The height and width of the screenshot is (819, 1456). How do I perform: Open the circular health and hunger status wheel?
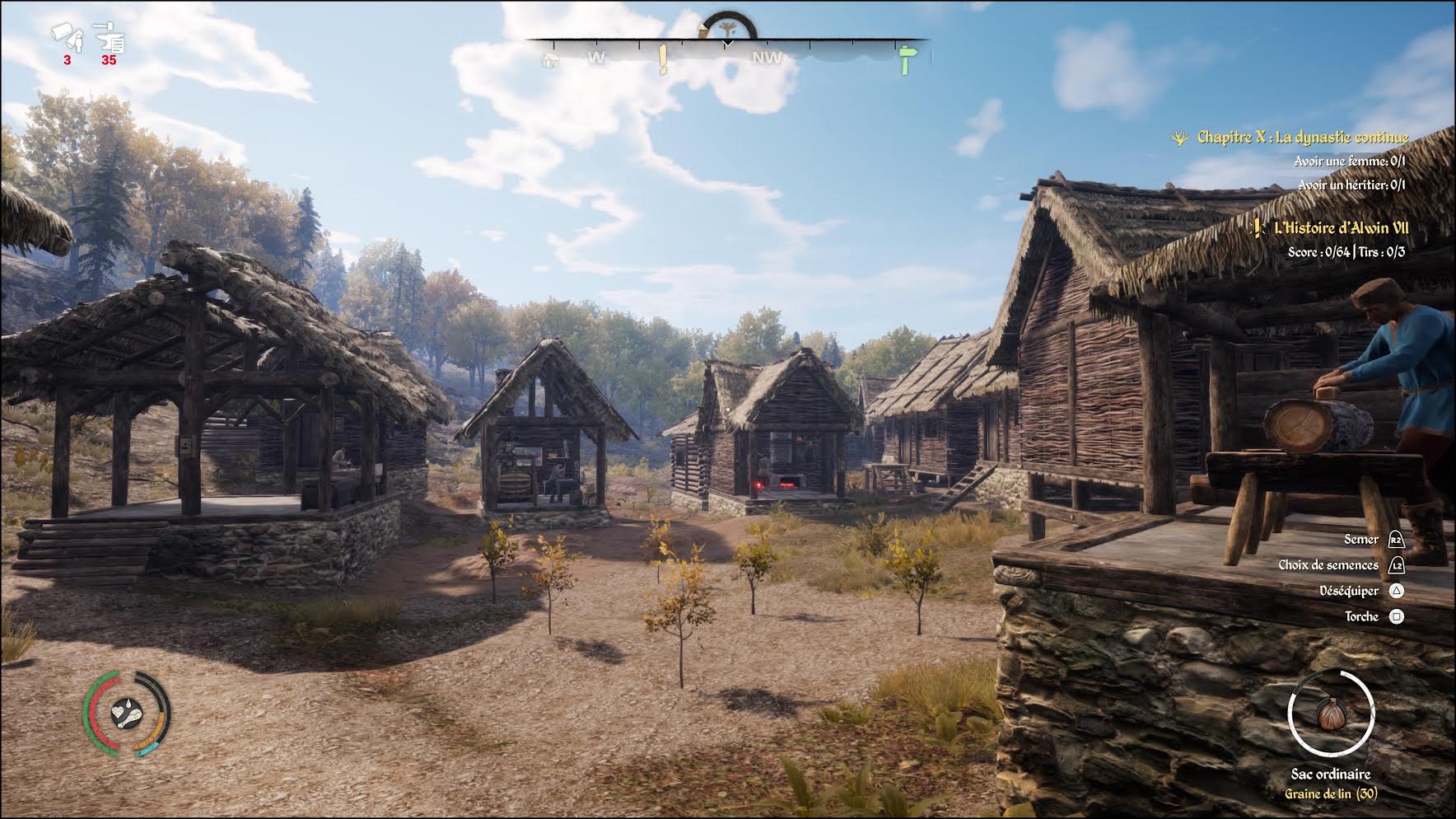coord(126,714)
